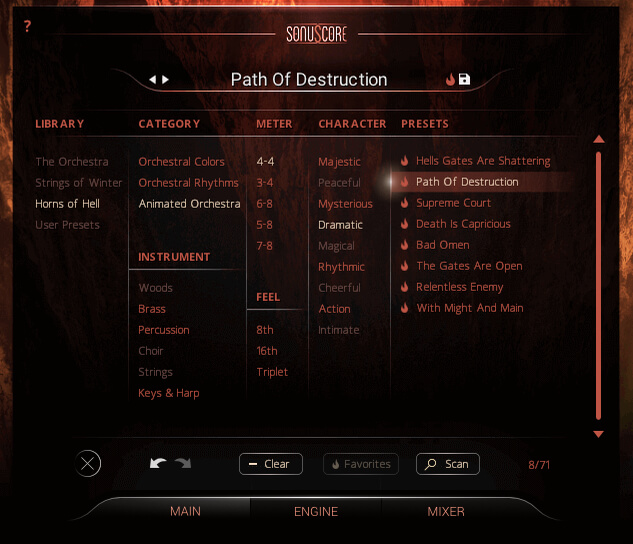Undo the last change

point(158,463)
